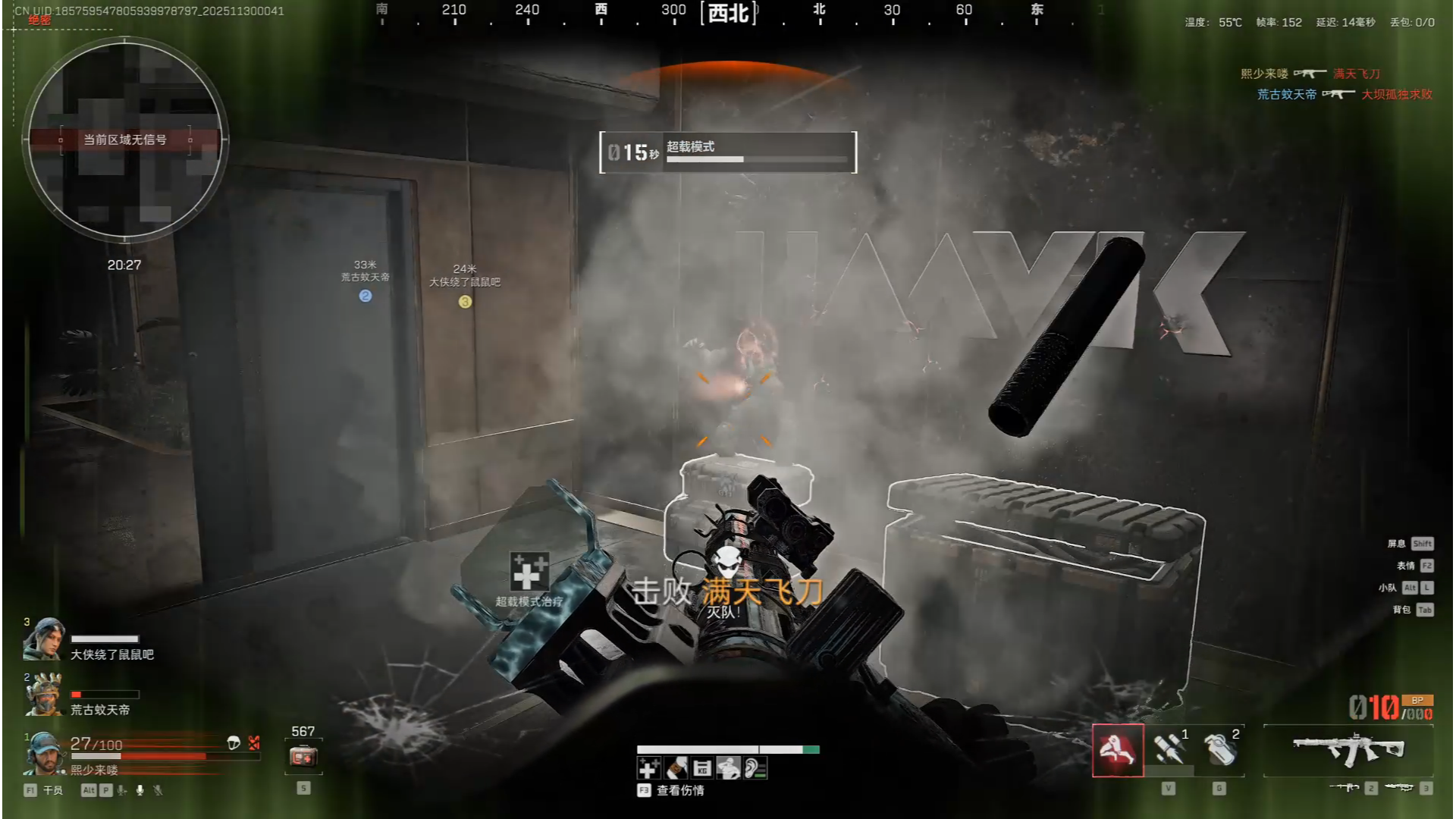Viewport: 1456px width, 819px height.
Task: Select teammate 大侠绕了鼠鼠吧's portrait
Action: click(x=43, y=640)
